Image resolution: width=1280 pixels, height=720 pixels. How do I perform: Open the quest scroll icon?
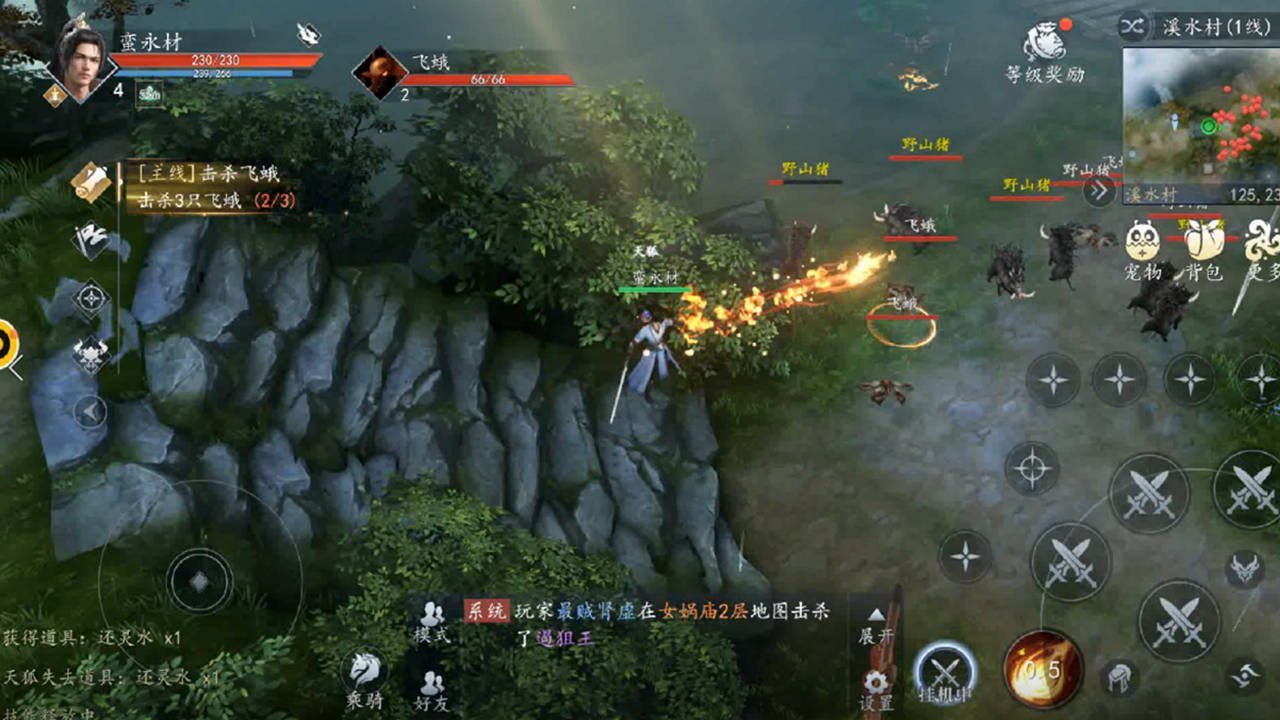(x=91, y=182)
